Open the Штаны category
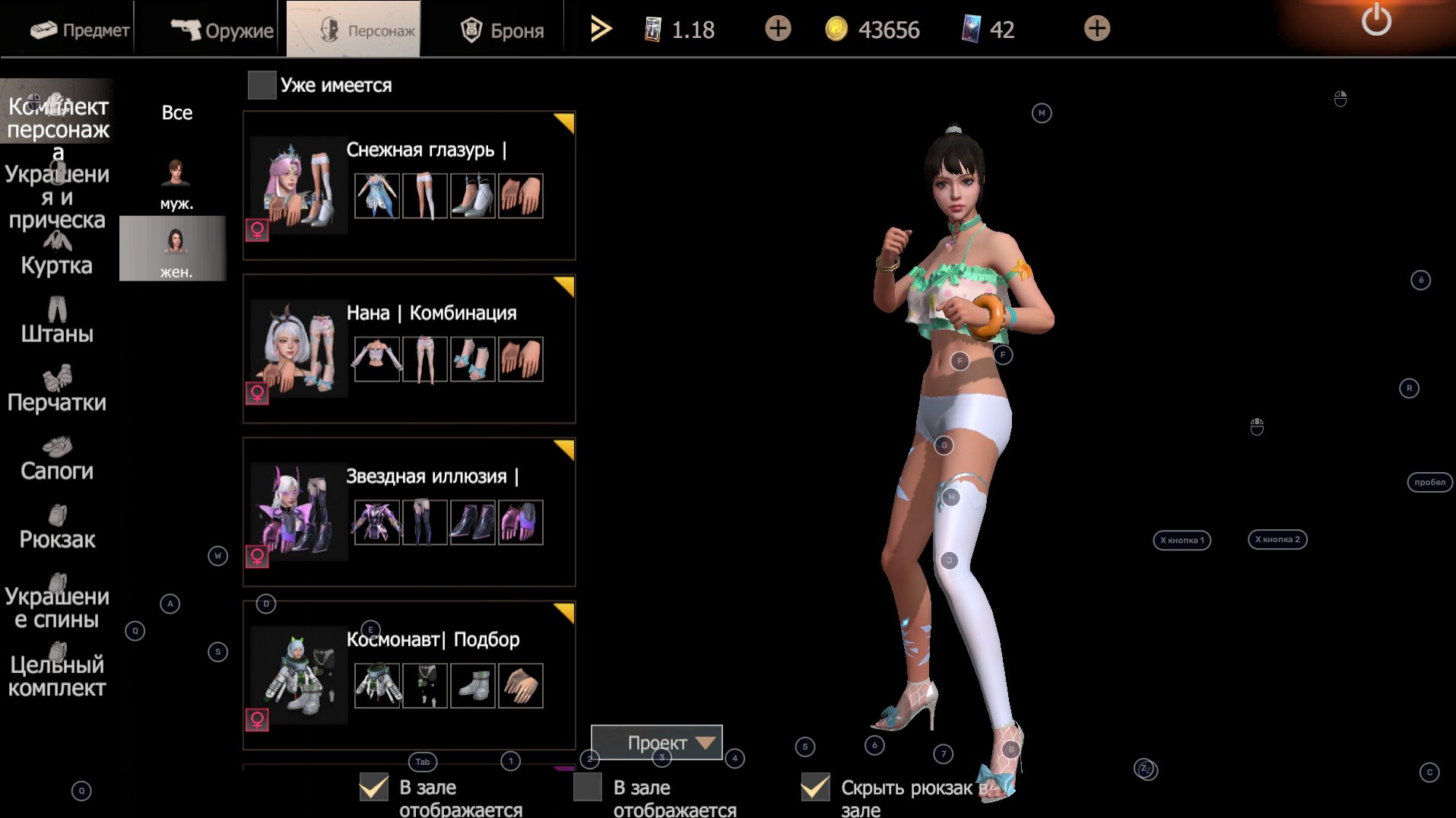The width and height of the screenshot is (1456, 818). [57, 322]
